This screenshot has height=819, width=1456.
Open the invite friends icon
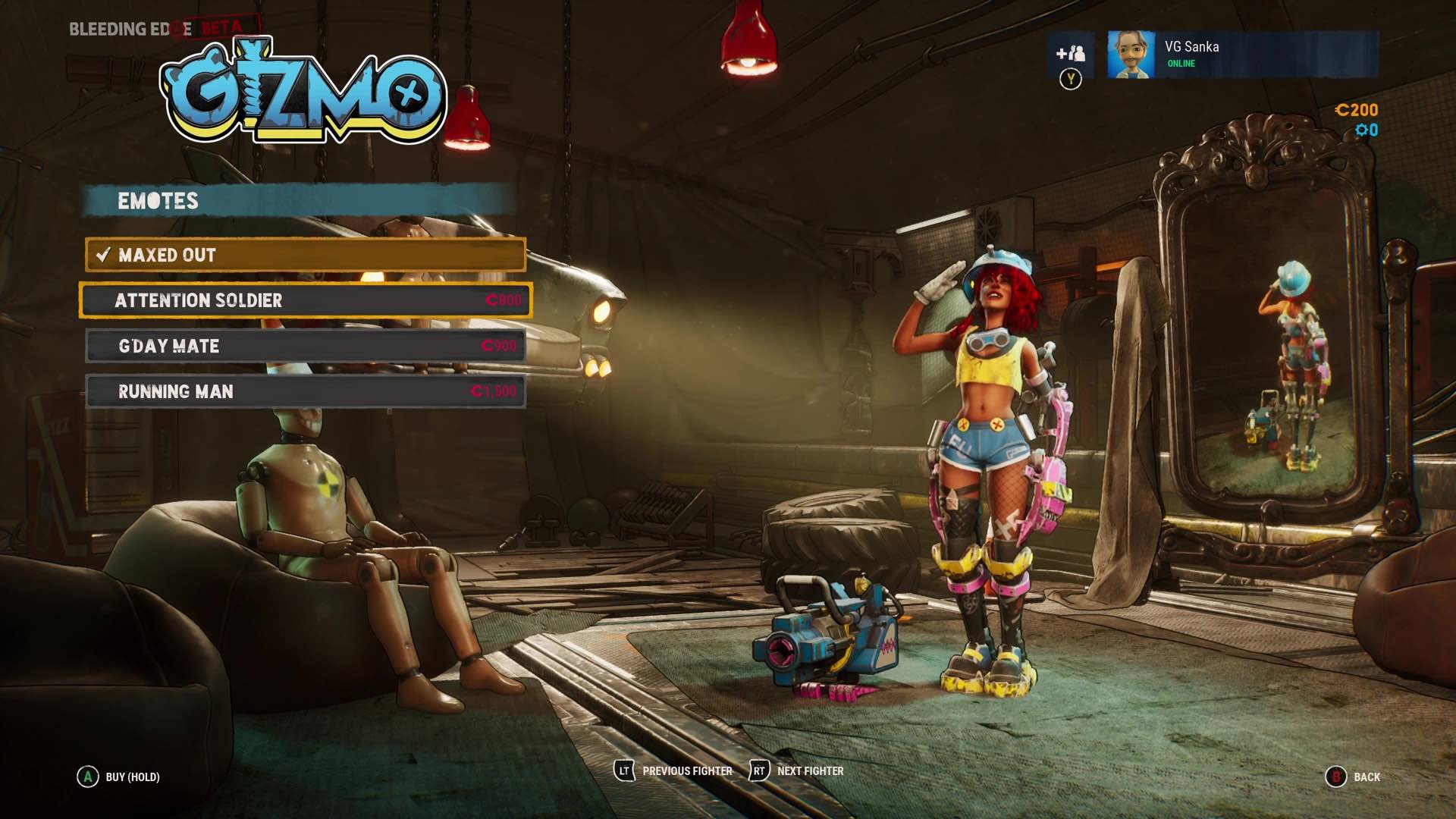[x=1070, y=55]
